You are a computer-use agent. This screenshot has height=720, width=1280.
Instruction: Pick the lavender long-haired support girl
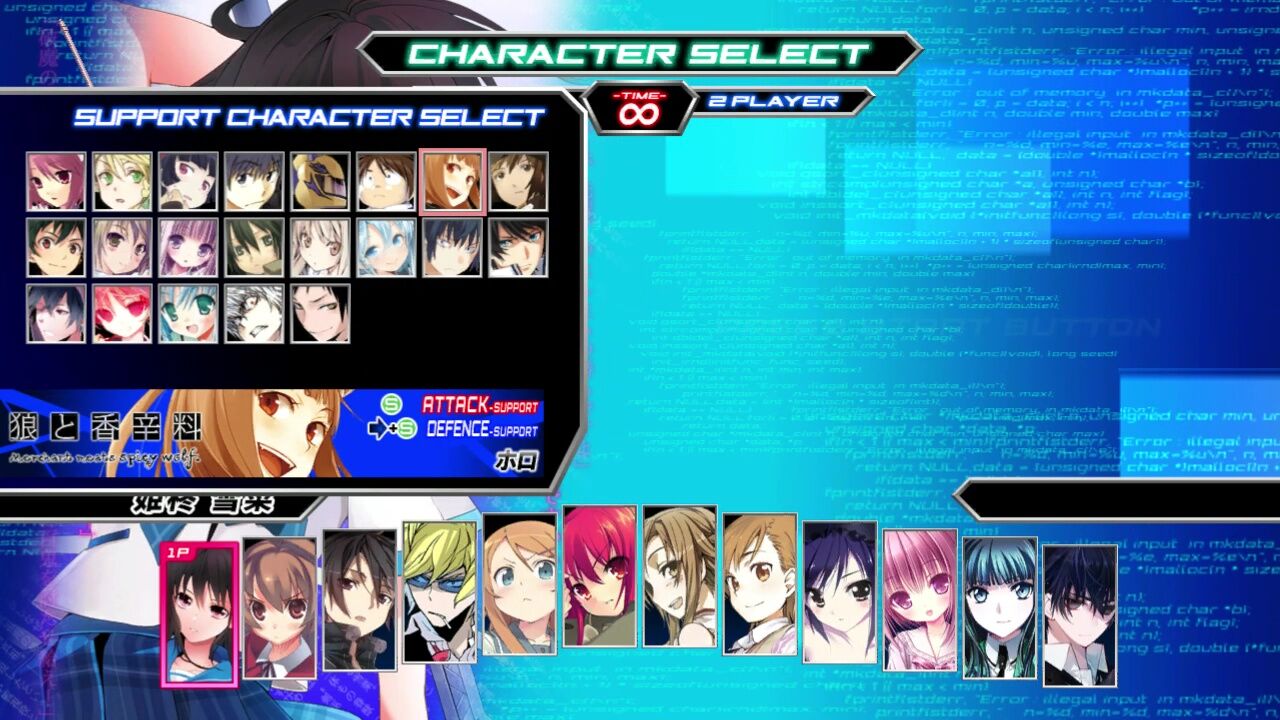189,247
